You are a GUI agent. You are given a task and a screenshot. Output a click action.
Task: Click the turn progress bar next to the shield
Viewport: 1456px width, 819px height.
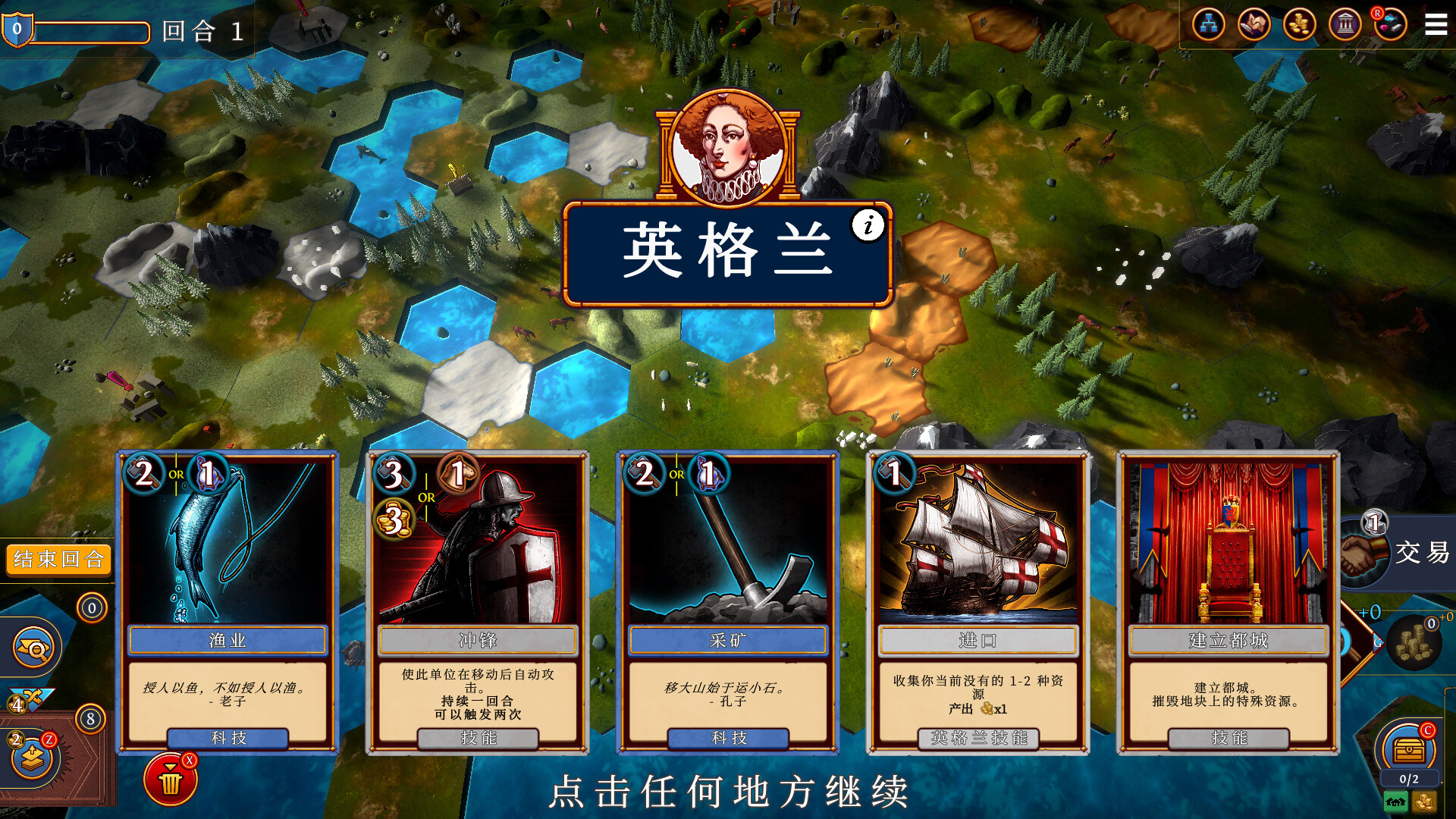(x=91, y=32)
